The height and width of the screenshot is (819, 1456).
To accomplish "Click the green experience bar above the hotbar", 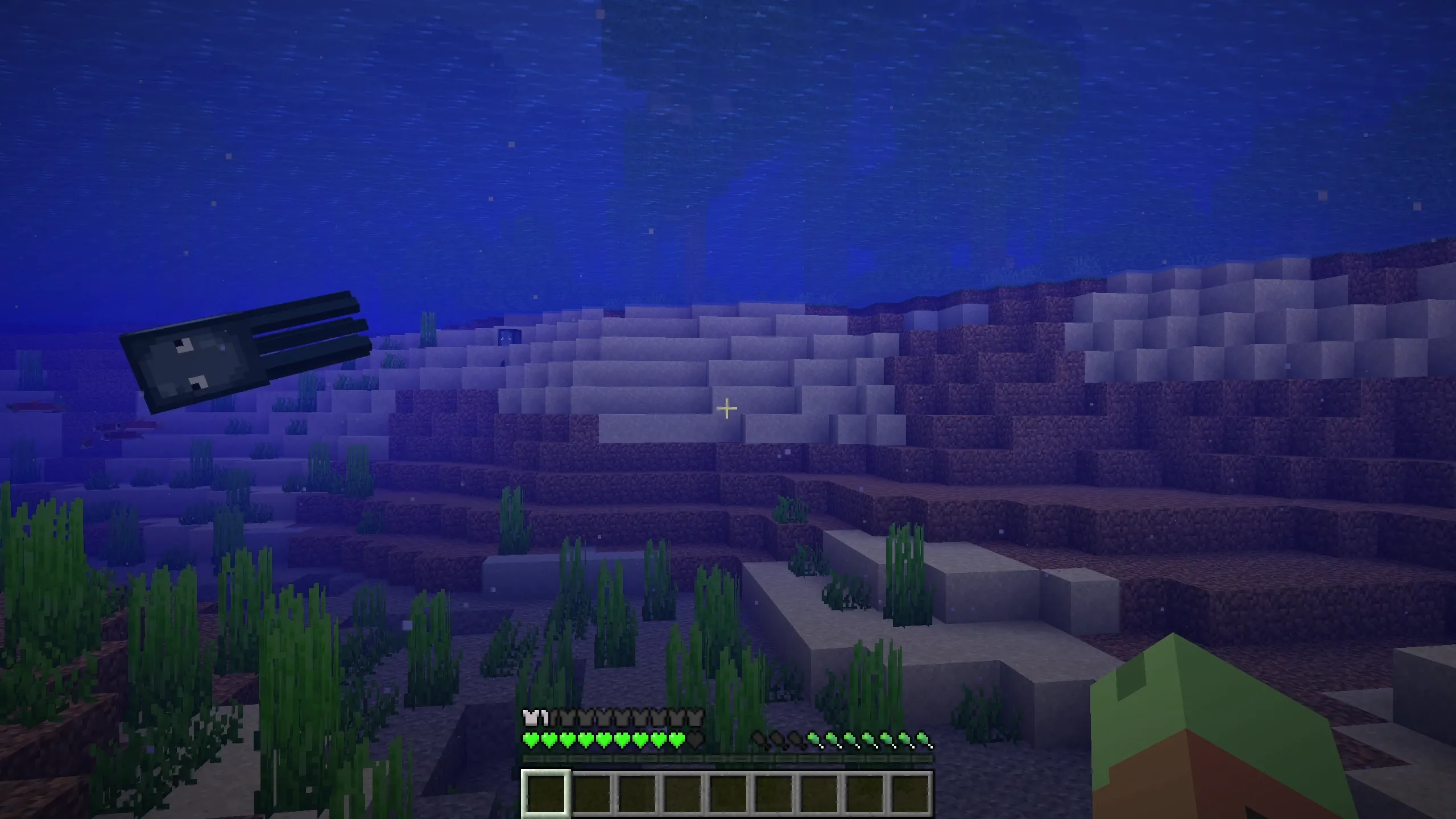I will coord(728,758).
